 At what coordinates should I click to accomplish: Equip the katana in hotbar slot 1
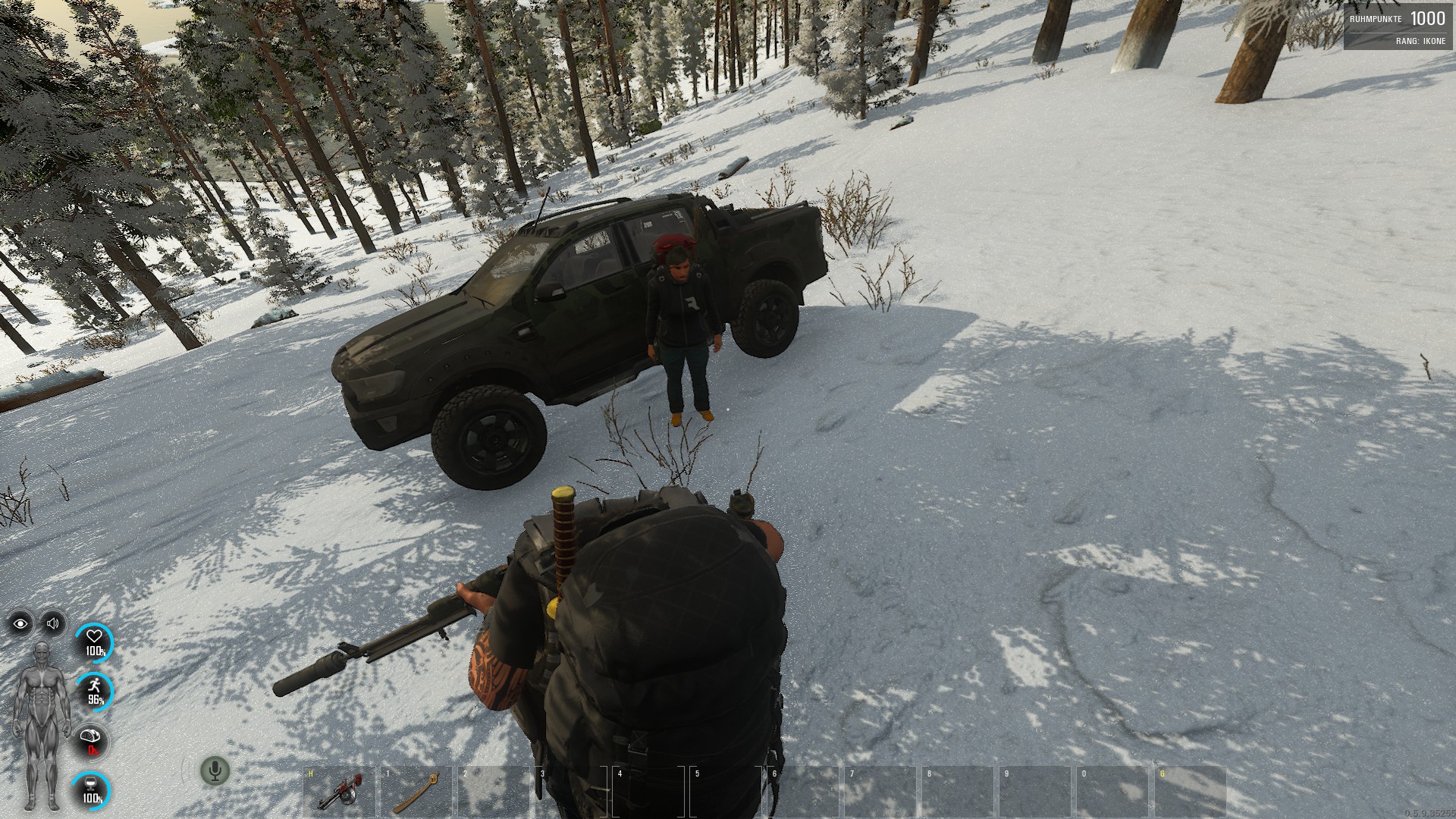pos(416,792)
